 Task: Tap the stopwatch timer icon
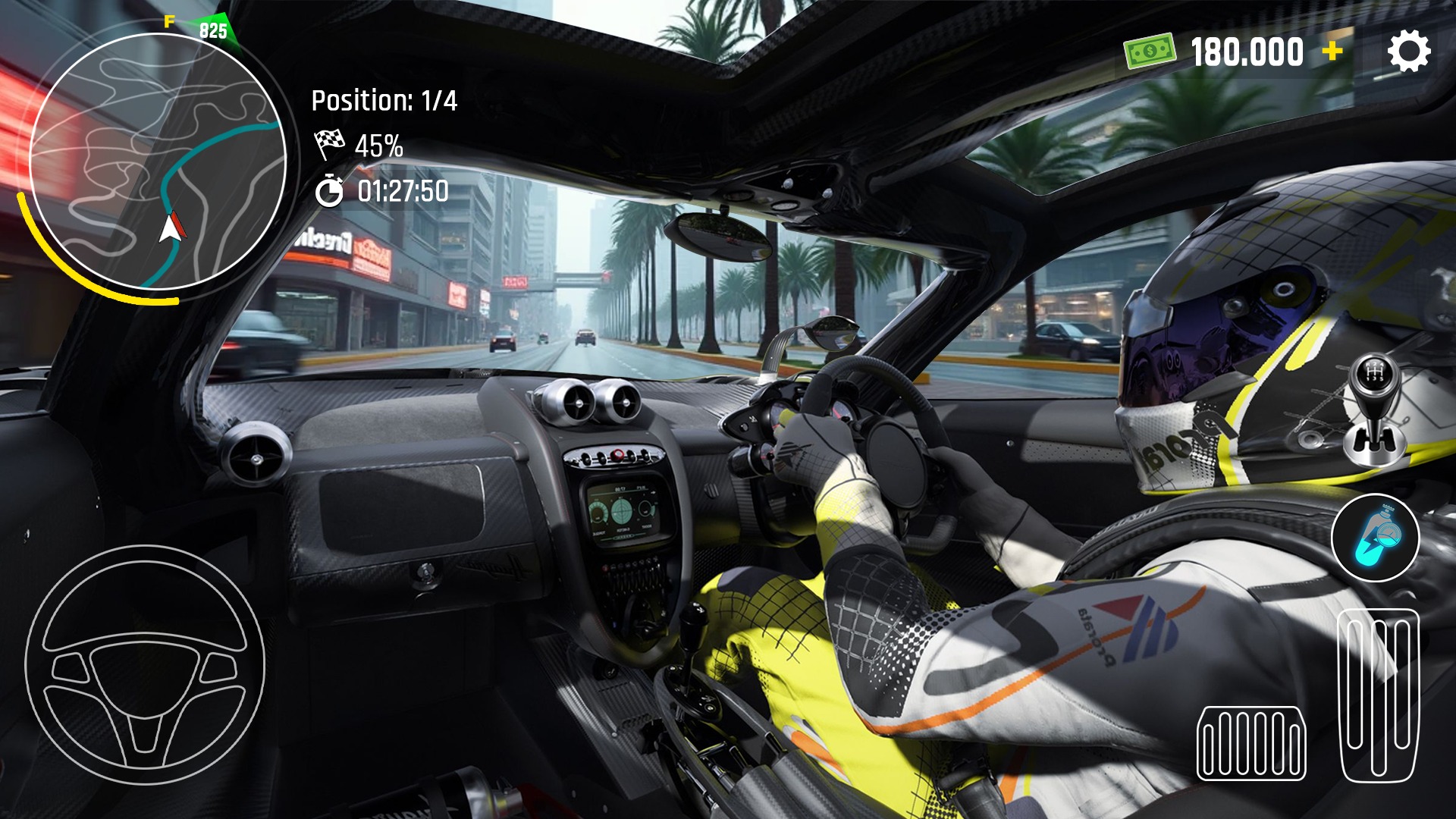[331, 191]
